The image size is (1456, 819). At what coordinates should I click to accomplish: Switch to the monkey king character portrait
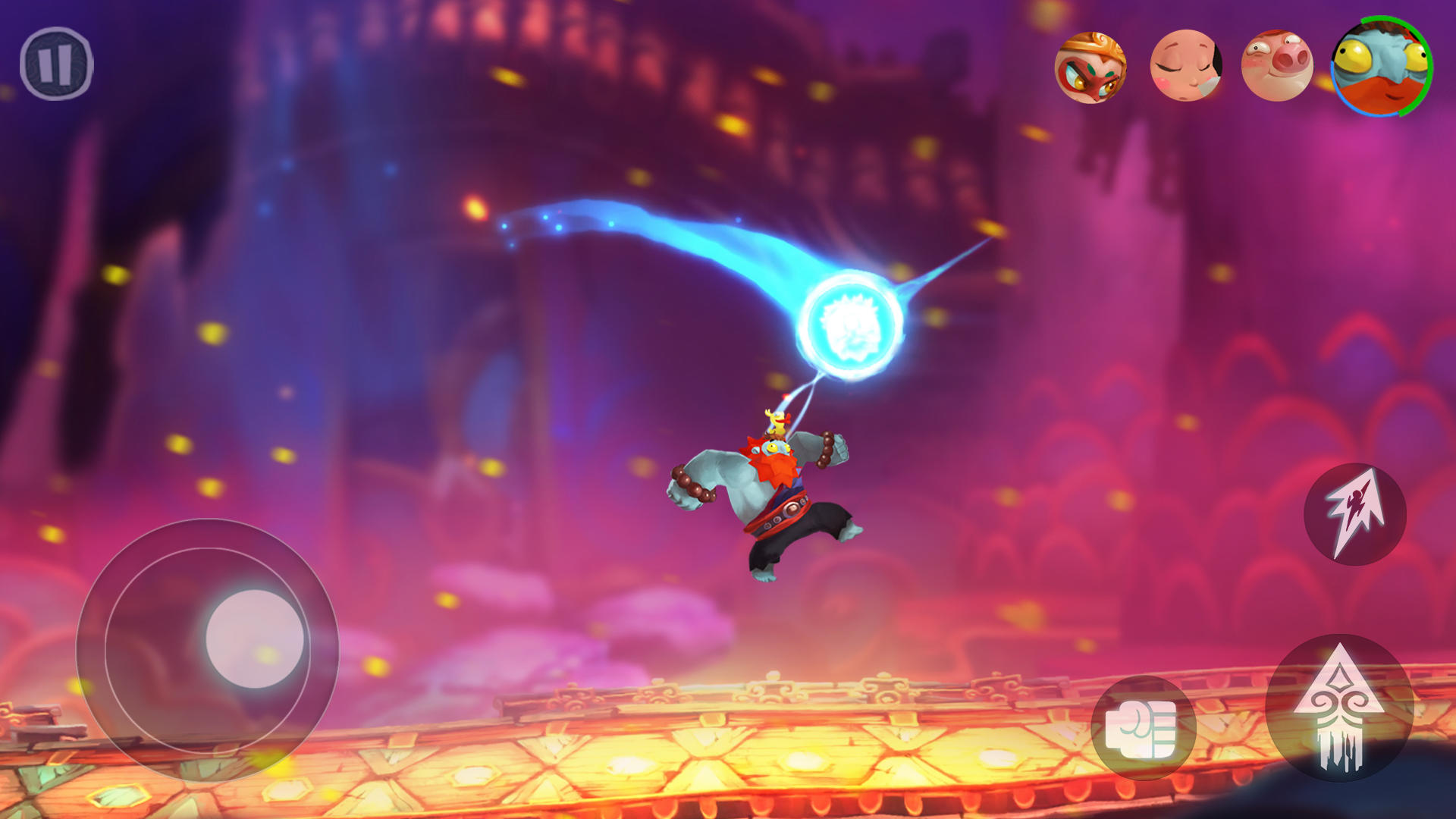pos(1090,67)
